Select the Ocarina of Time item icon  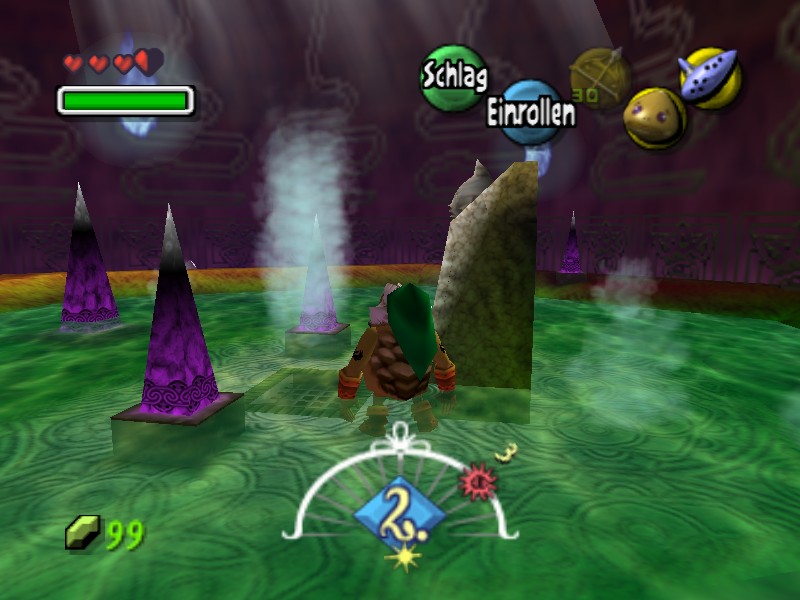(710, 78)
